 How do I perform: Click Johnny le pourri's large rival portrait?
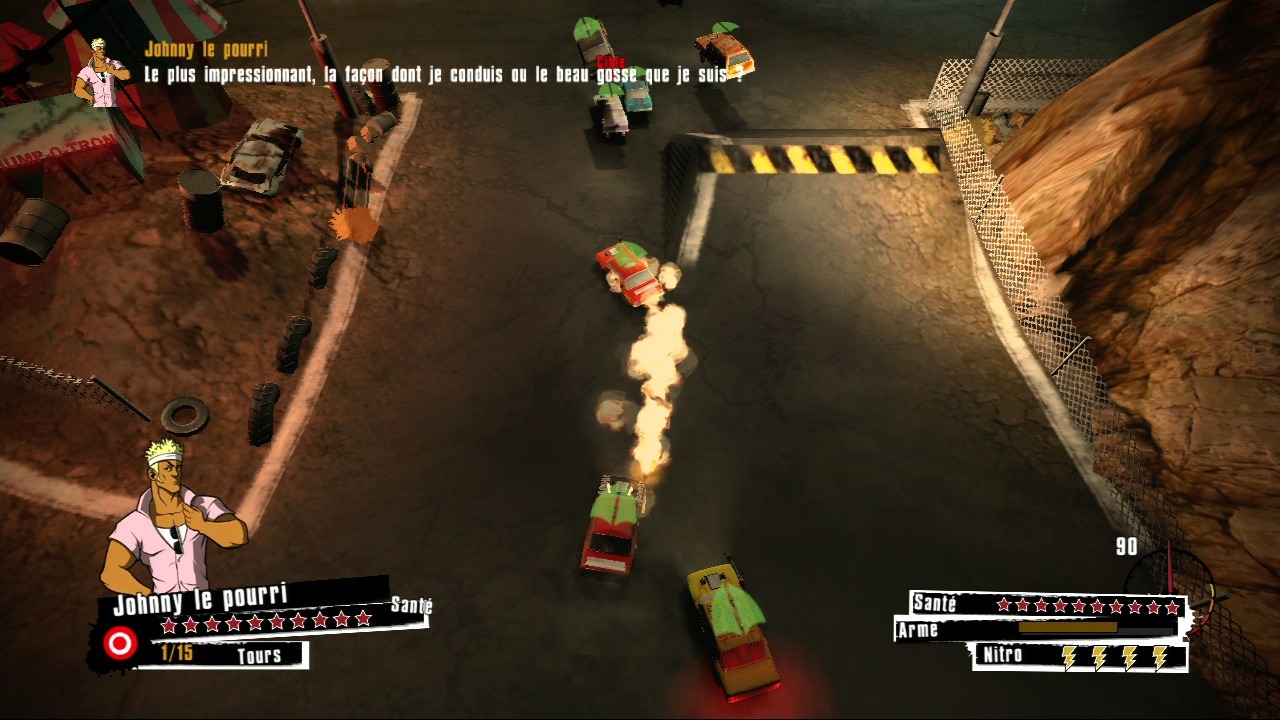pyautogui.click(x=173, y=520)
